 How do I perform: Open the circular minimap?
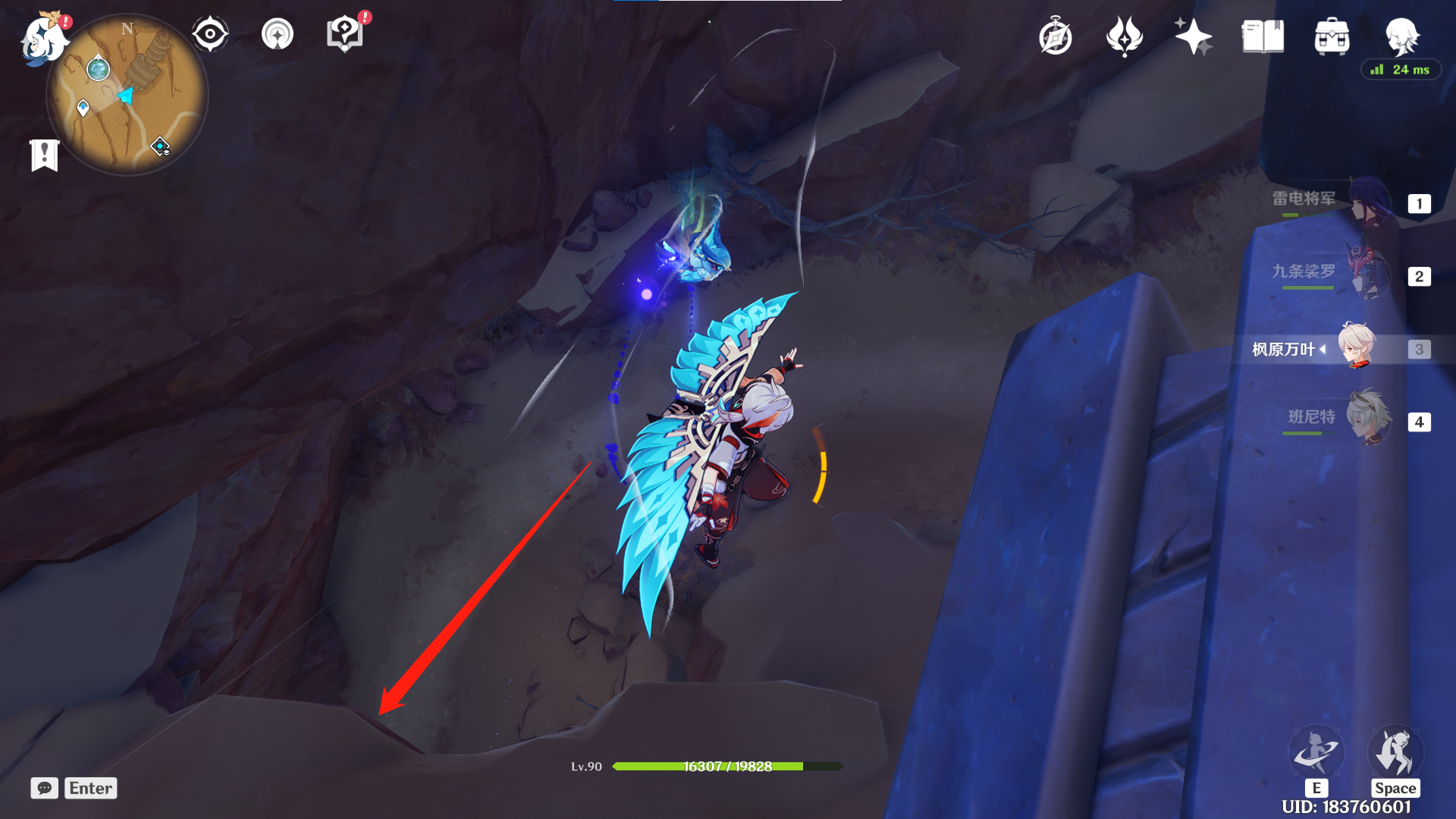point(127,96)
